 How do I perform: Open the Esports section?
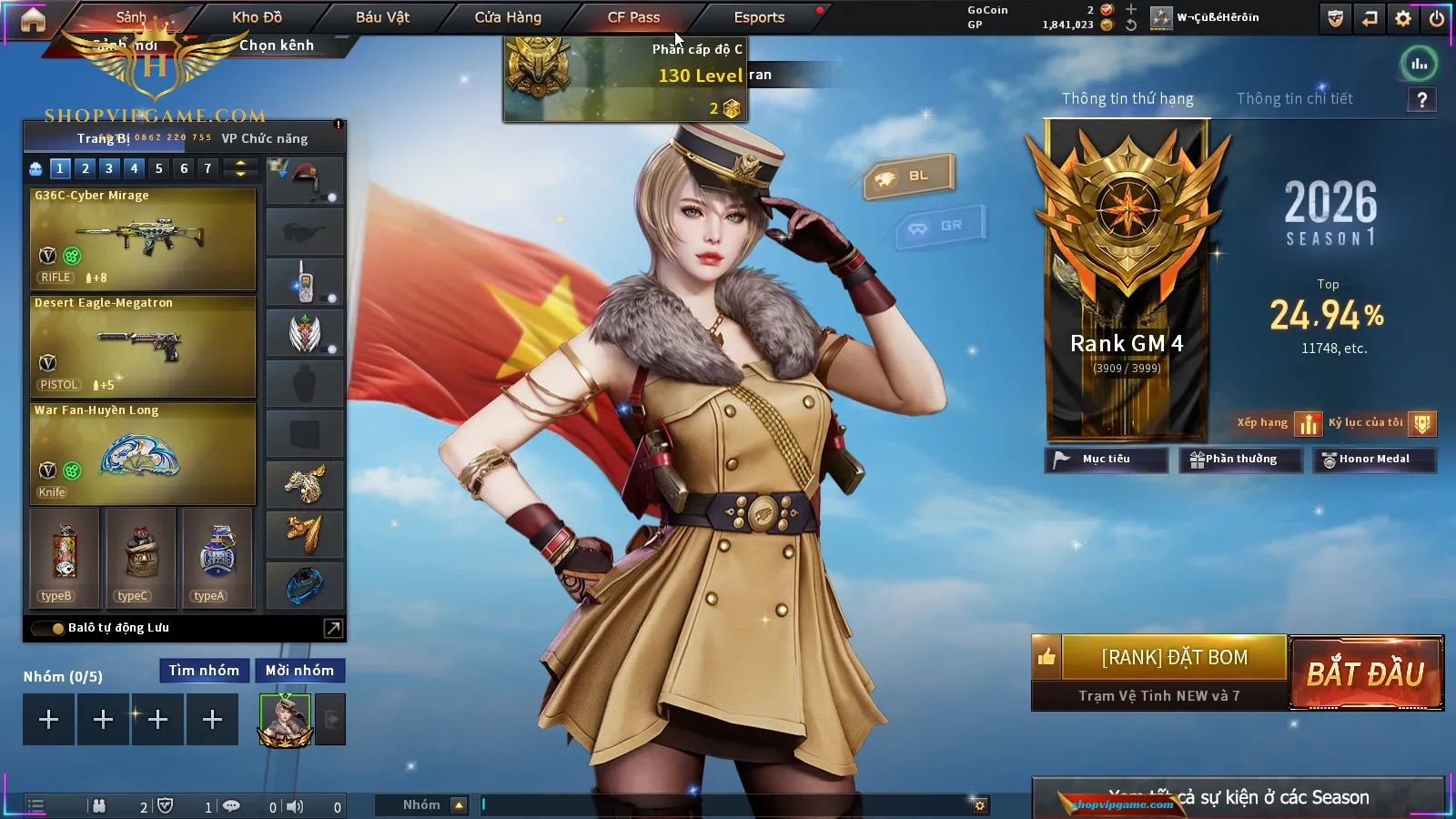759,17
